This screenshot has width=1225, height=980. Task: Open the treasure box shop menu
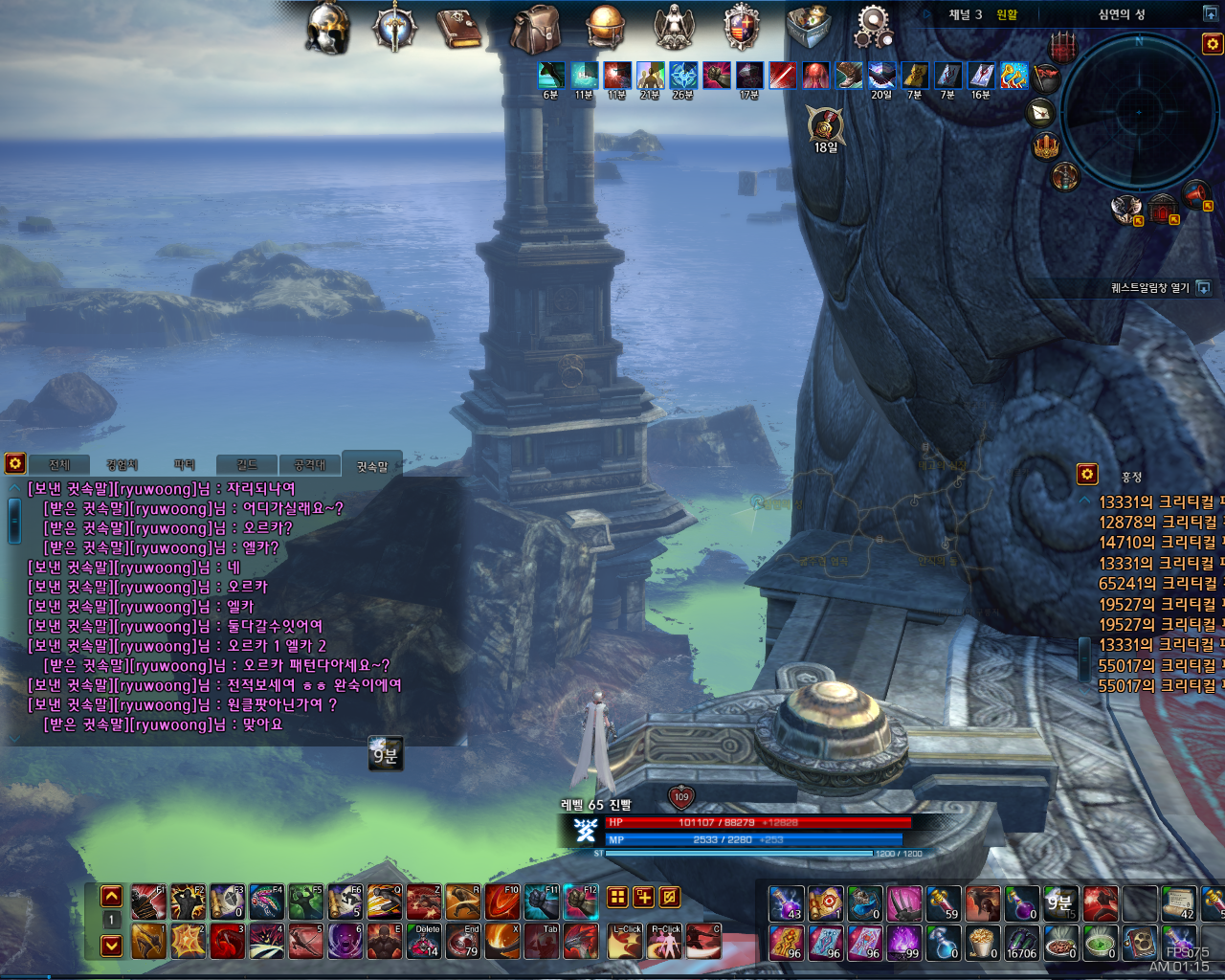(809, 25)
